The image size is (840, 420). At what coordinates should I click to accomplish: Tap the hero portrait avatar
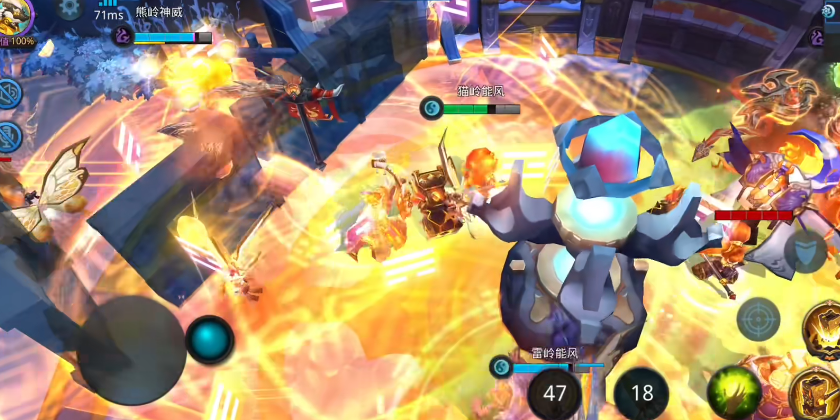click(x=18, y=14)
